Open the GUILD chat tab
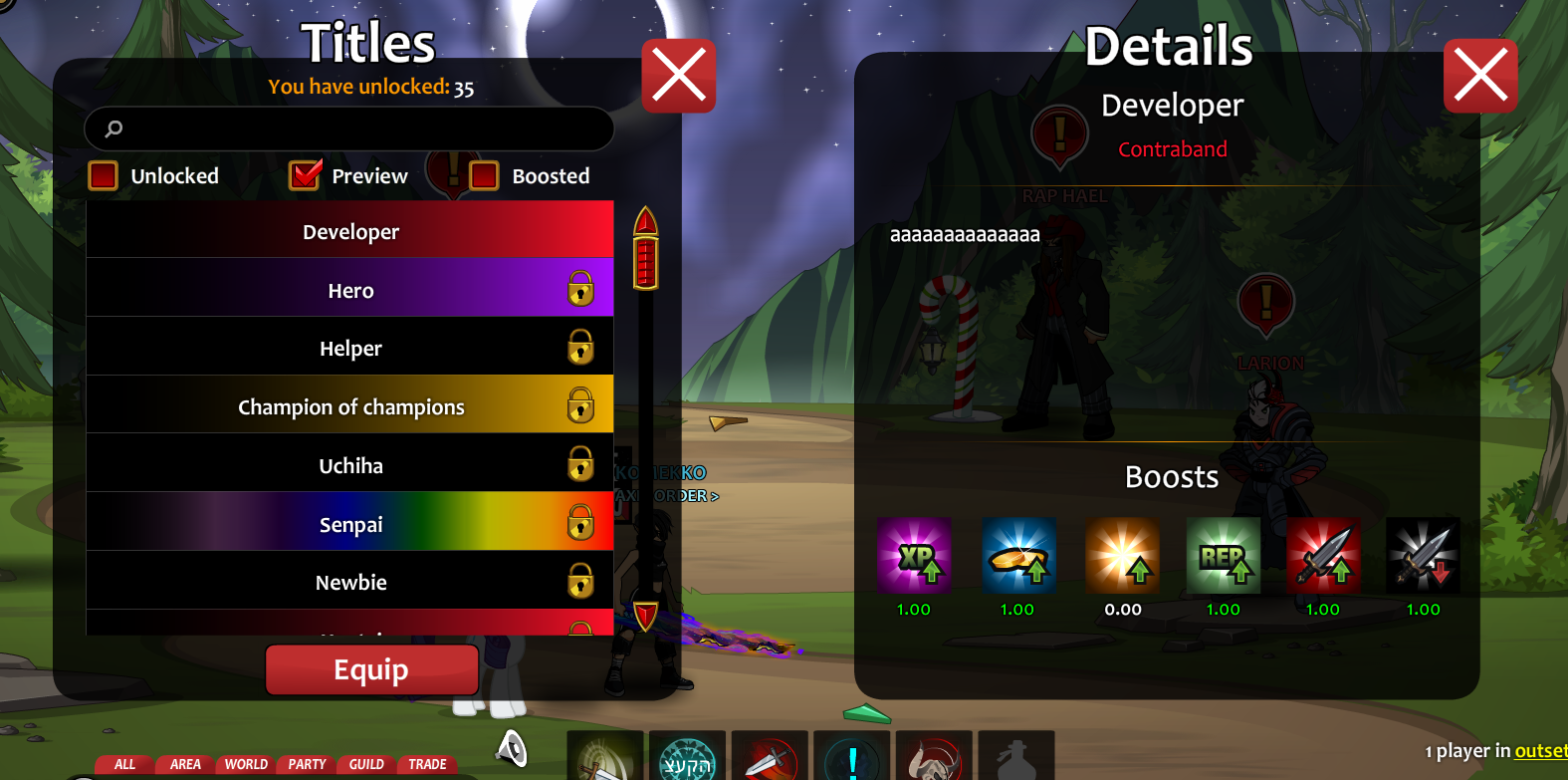 coord(366,764)
